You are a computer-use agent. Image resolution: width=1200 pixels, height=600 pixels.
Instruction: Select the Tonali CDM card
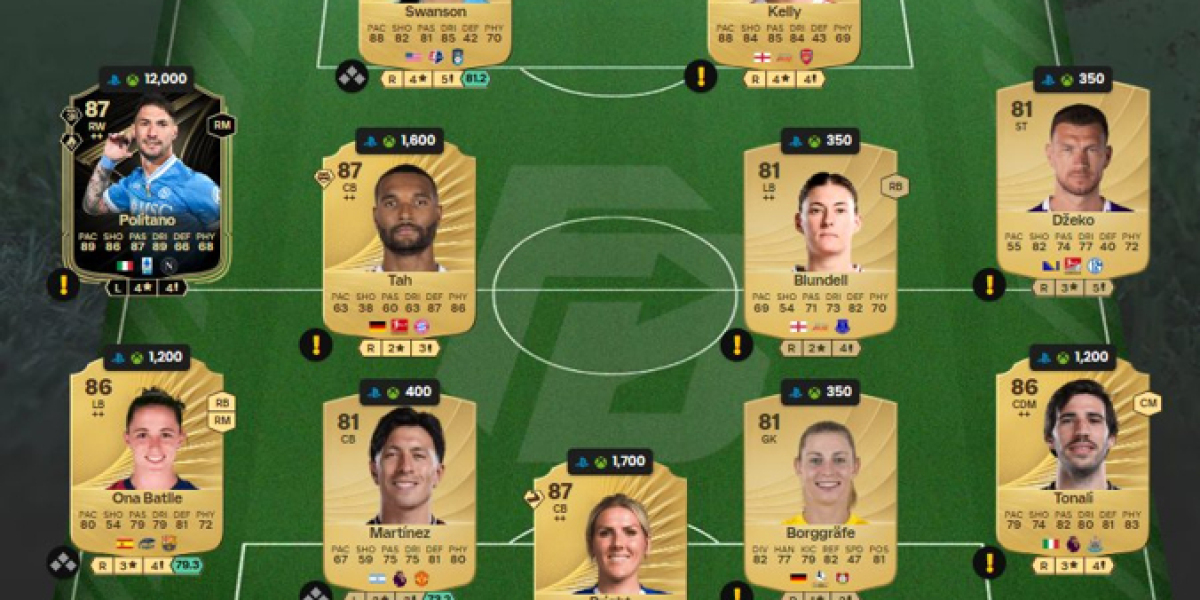[1073, 455]
